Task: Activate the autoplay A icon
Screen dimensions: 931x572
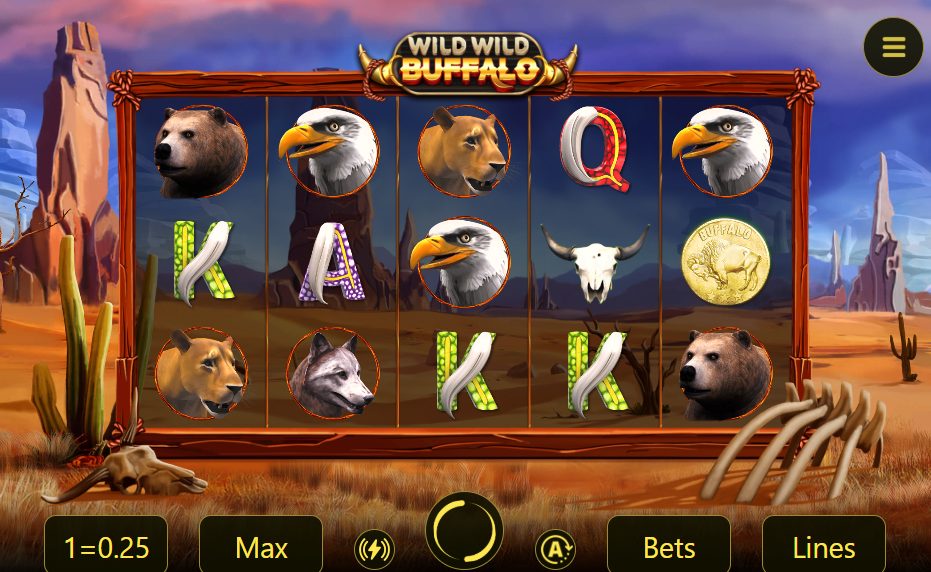Action: pos(555,548)
